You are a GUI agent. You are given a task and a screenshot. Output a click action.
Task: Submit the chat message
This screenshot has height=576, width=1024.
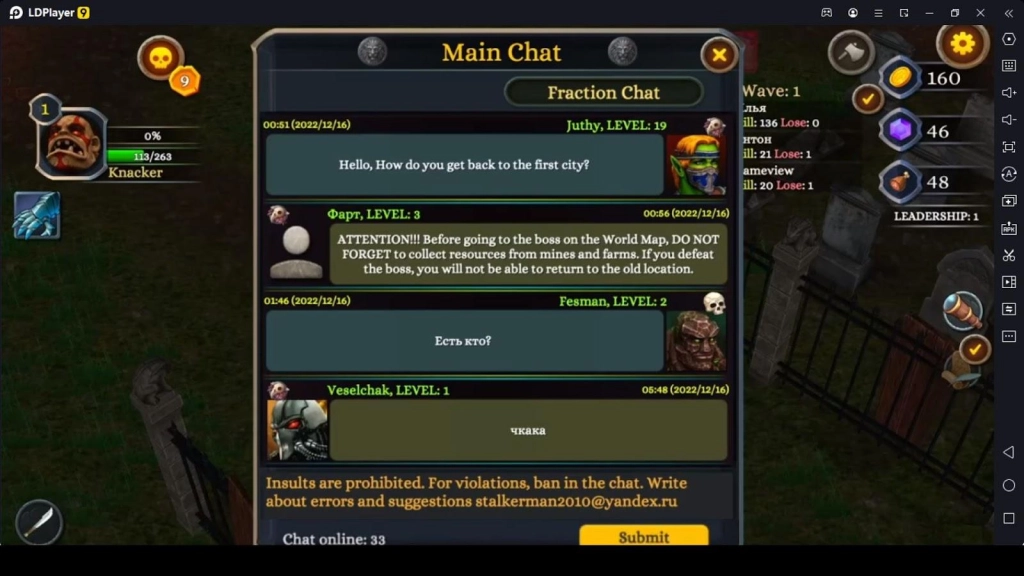(643, 536)
